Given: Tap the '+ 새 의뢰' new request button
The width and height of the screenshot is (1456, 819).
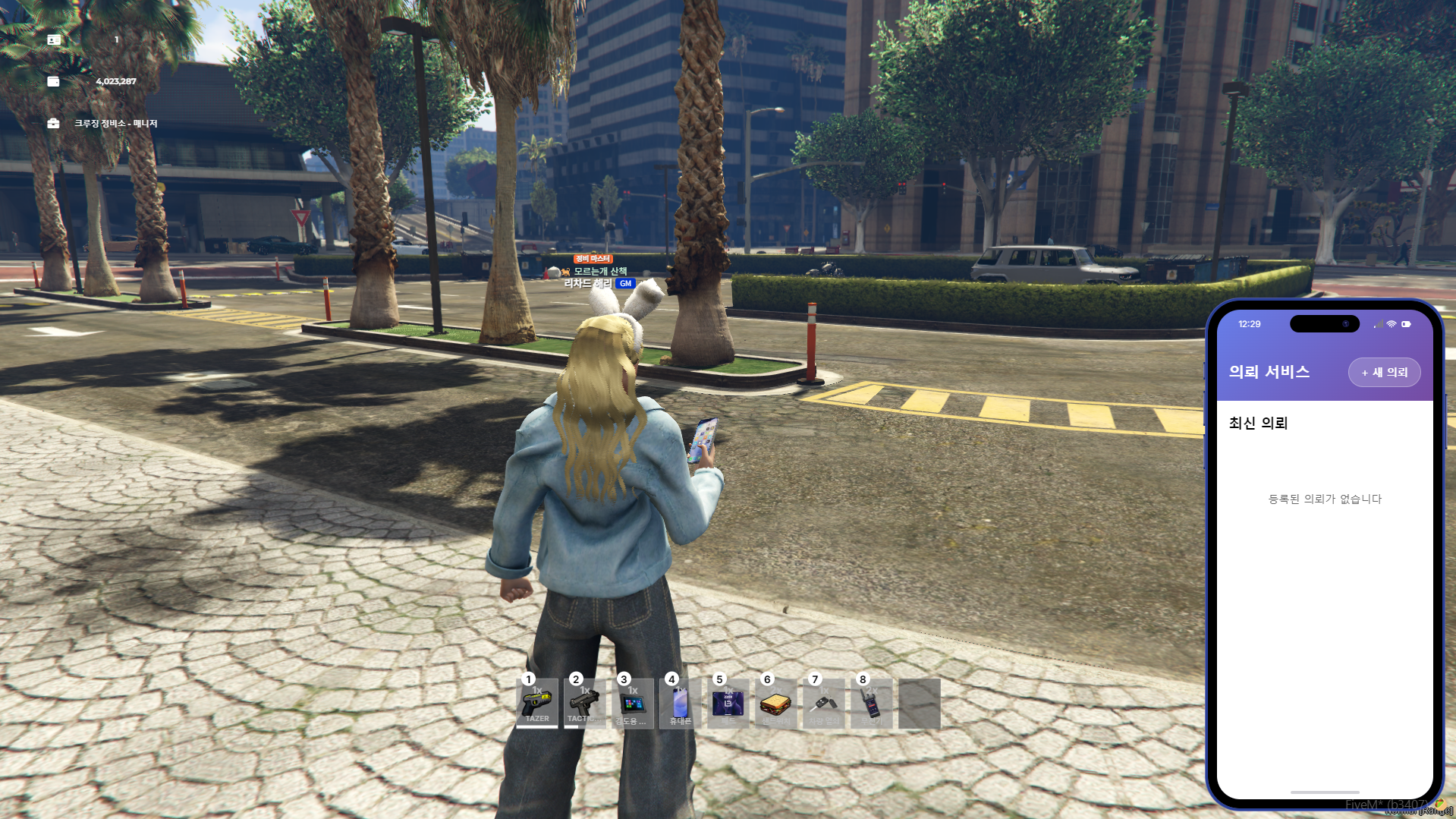Looking at the screenshot, I should (x=1384, y=373).
